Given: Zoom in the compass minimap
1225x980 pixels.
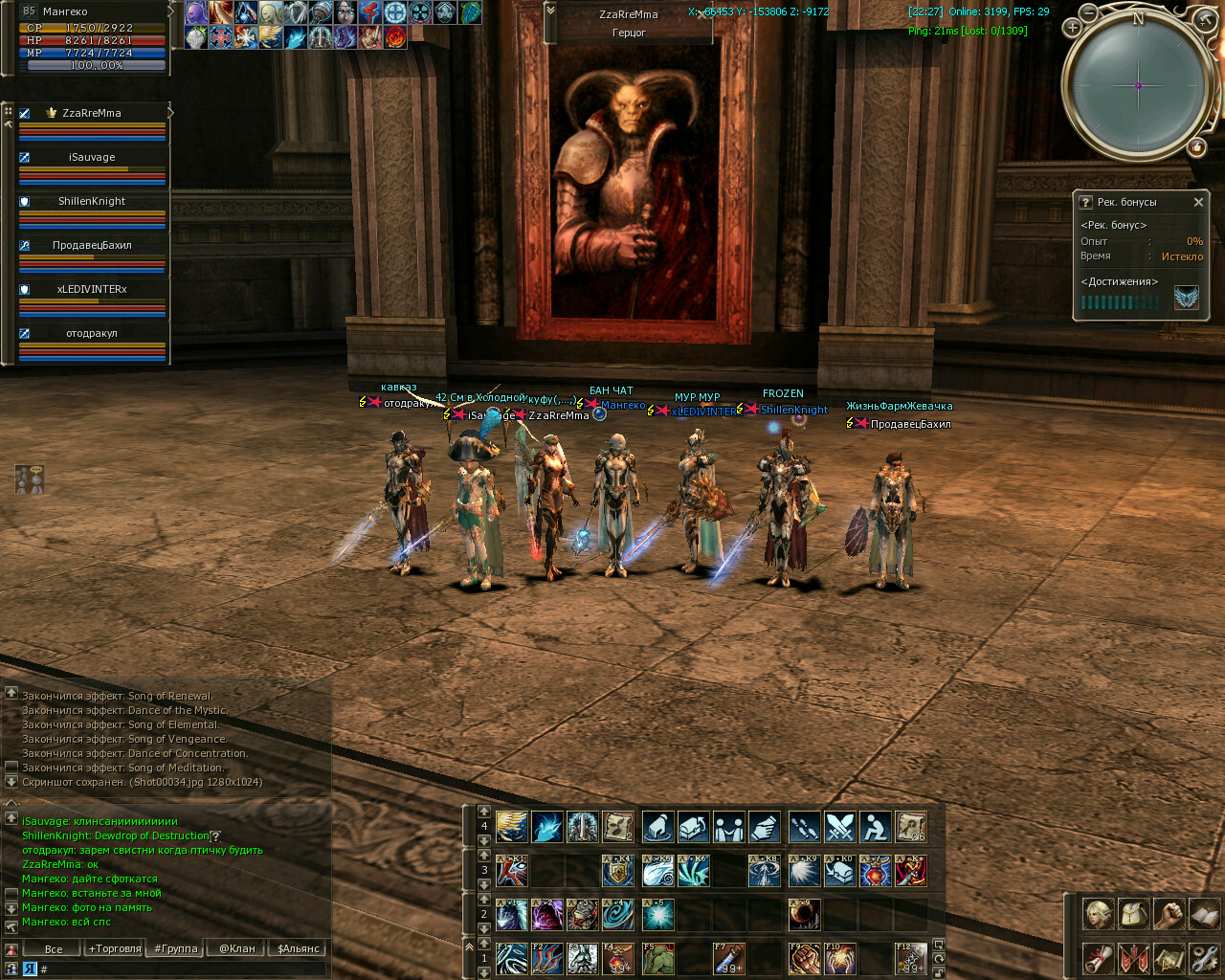Looking at the screenshot, I should 1073,28.
